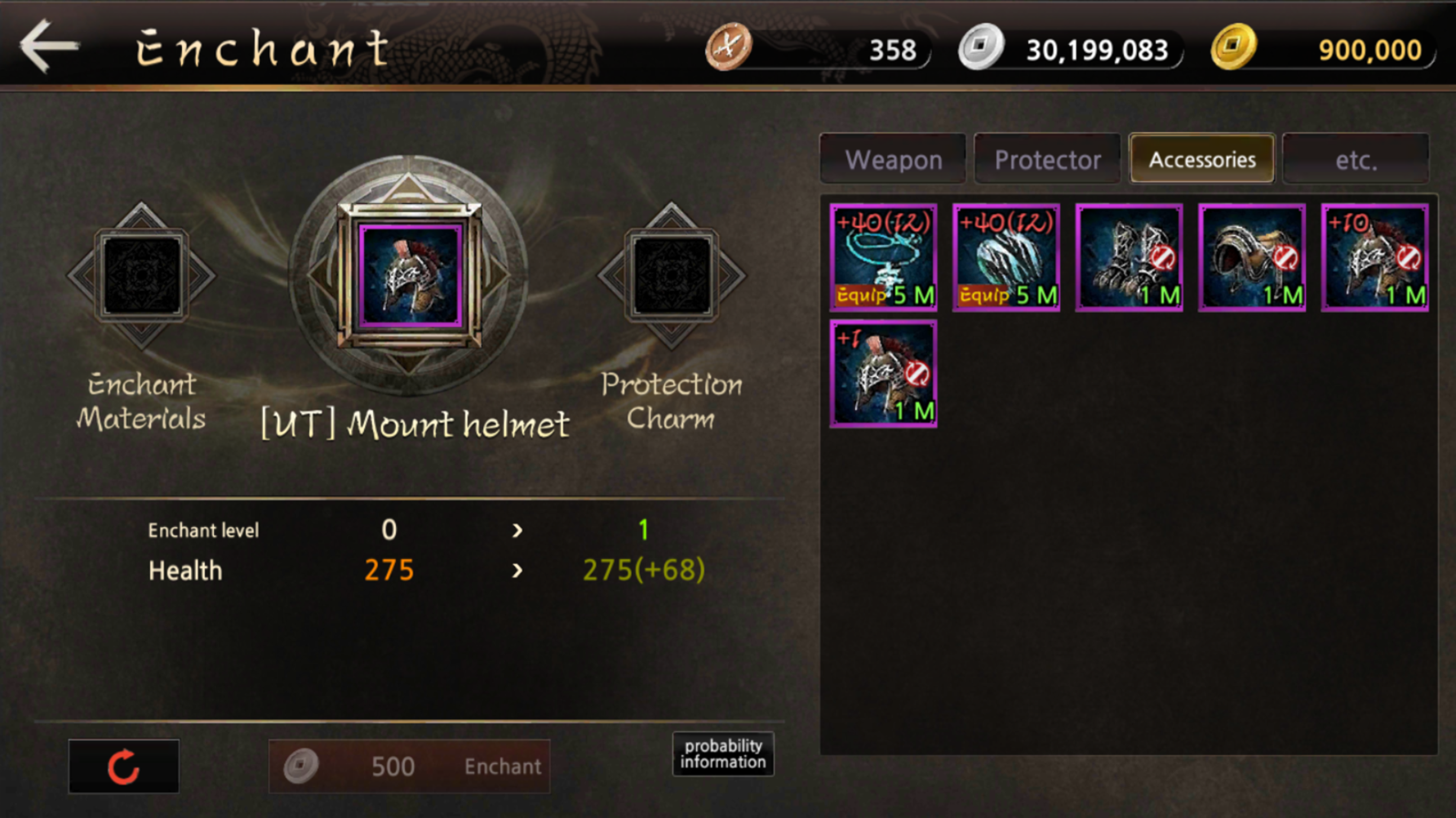The height and width of the screenshot is (818, 1456).
Task: Show the etc. category tab
Action: [x=1356, y=159]
